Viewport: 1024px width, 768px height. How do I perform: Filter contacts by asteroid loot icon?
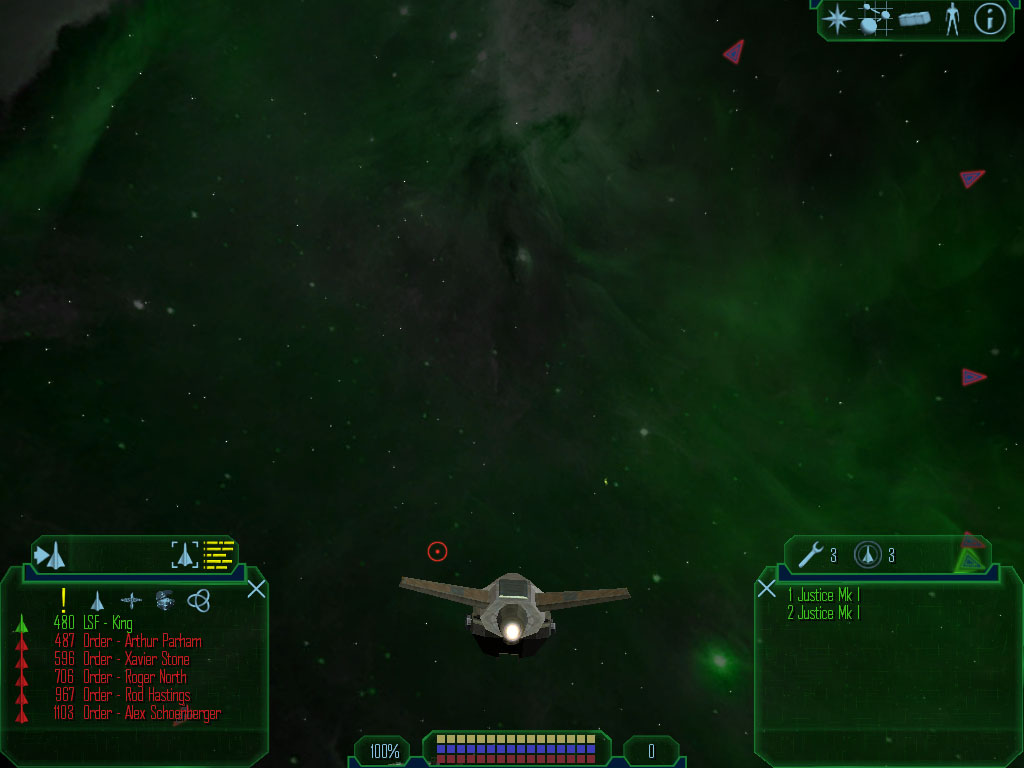[165, 600]
